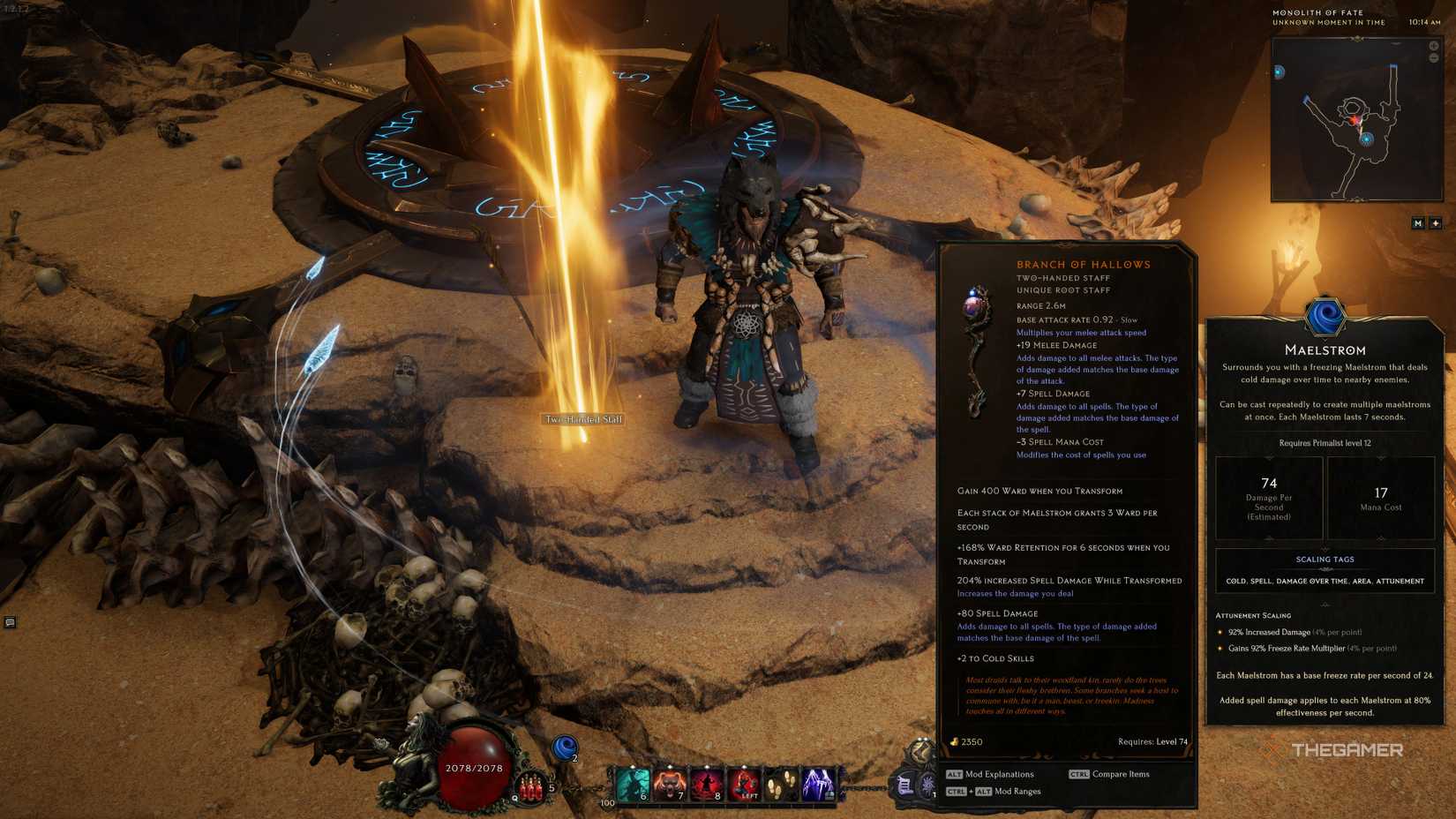The height and width of the screenshot is (819, 1456).
Task: Open the scroll icon near the bottom-right hotbar
Action: 903,785
